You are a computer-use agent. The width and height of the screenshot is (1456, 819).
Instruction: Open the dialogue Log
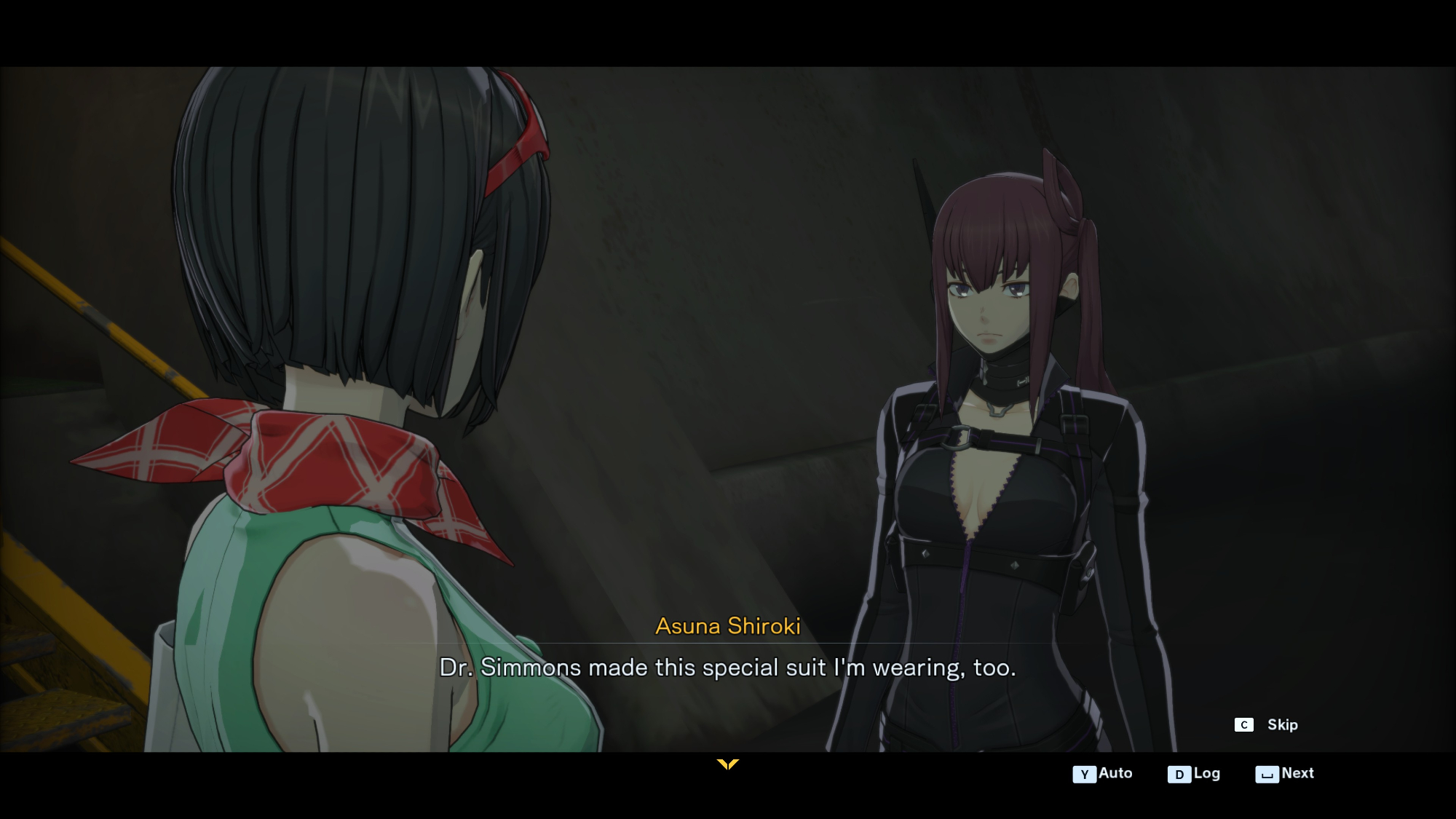click(x=1194, y=774)
